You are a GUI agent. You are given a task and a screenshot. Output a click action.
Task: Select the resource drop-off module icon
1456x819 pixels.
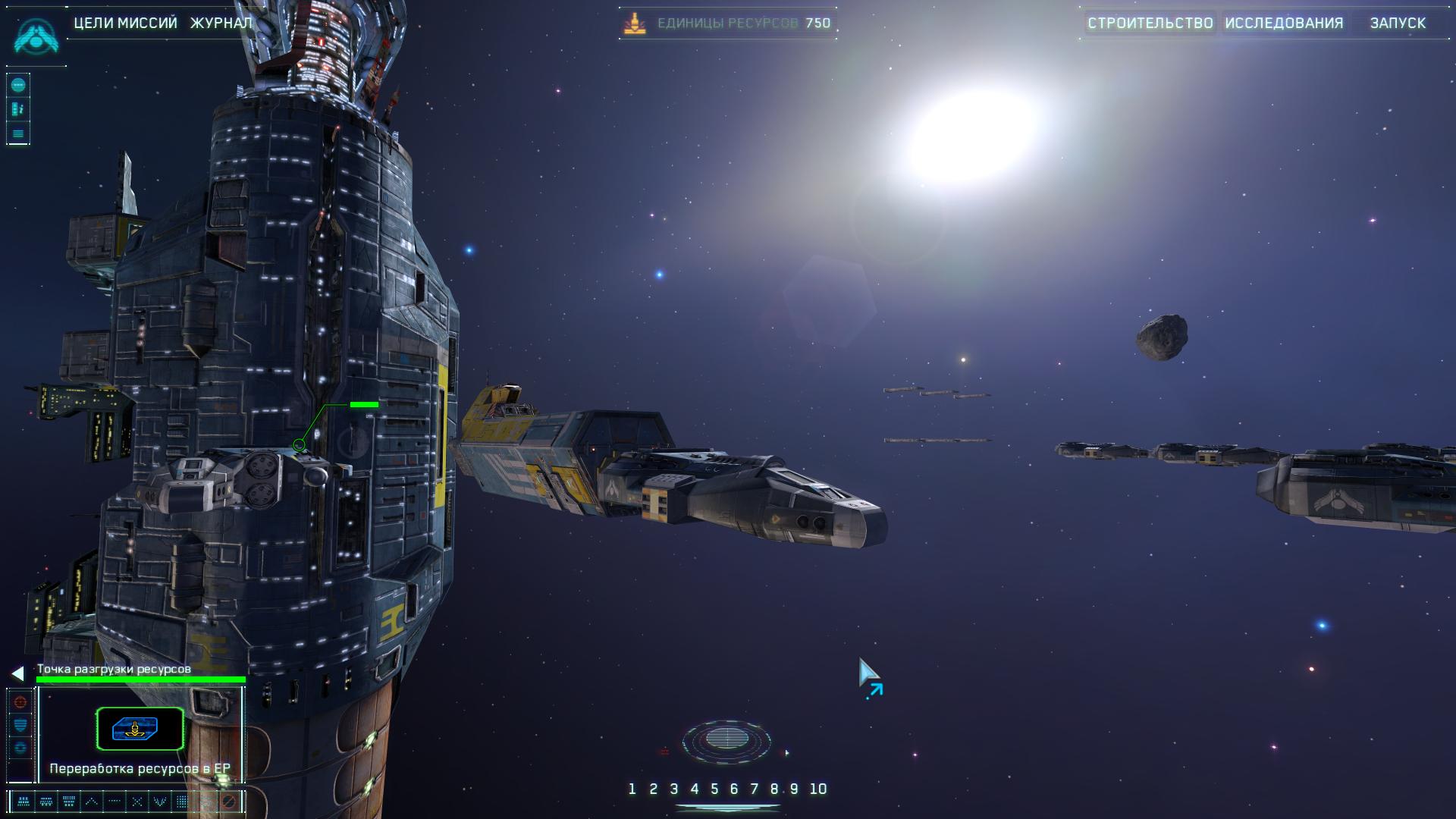coord(140,729)
